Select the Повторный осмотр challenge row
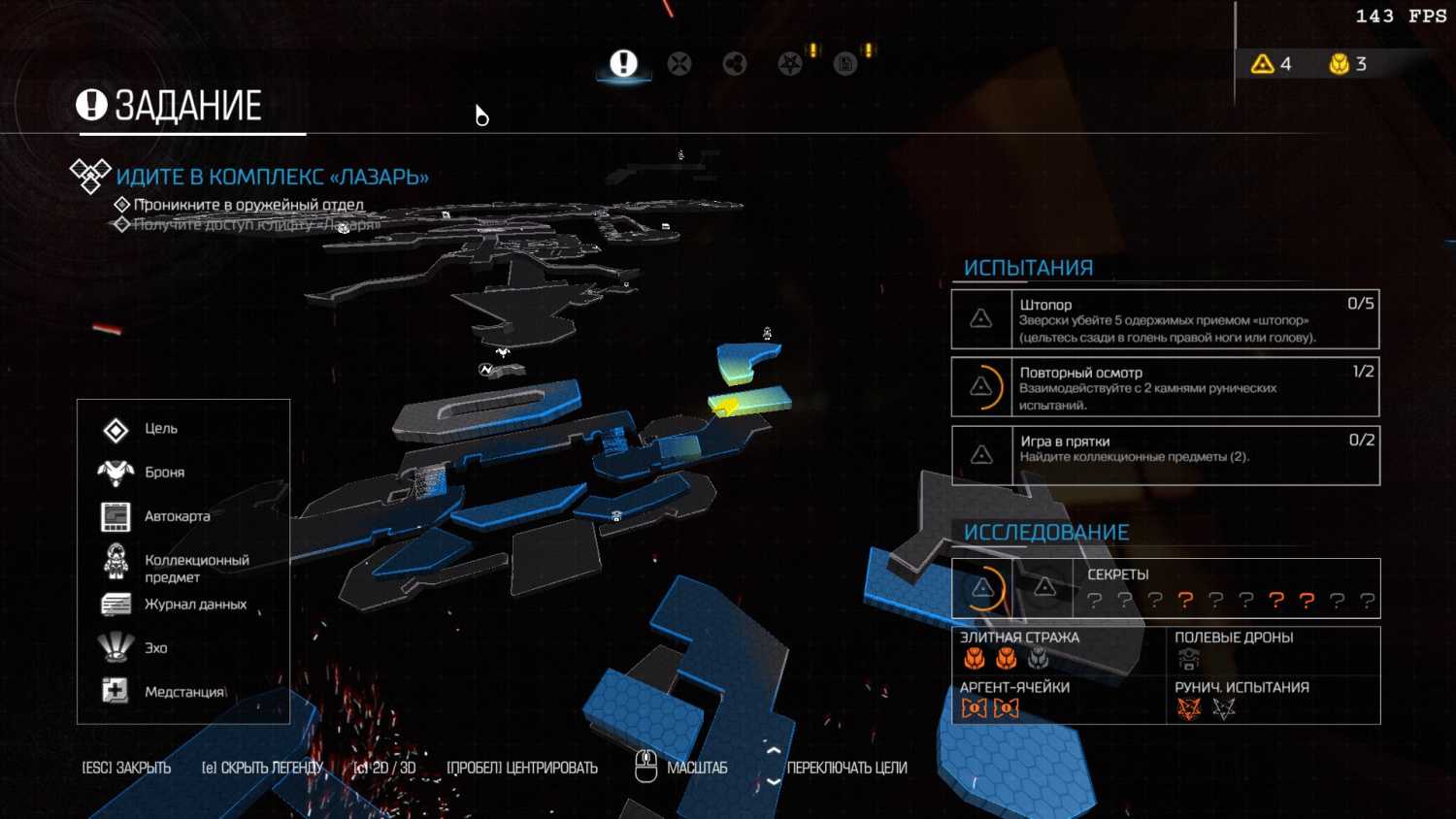1456x819 pixels. coord(1165,387)
